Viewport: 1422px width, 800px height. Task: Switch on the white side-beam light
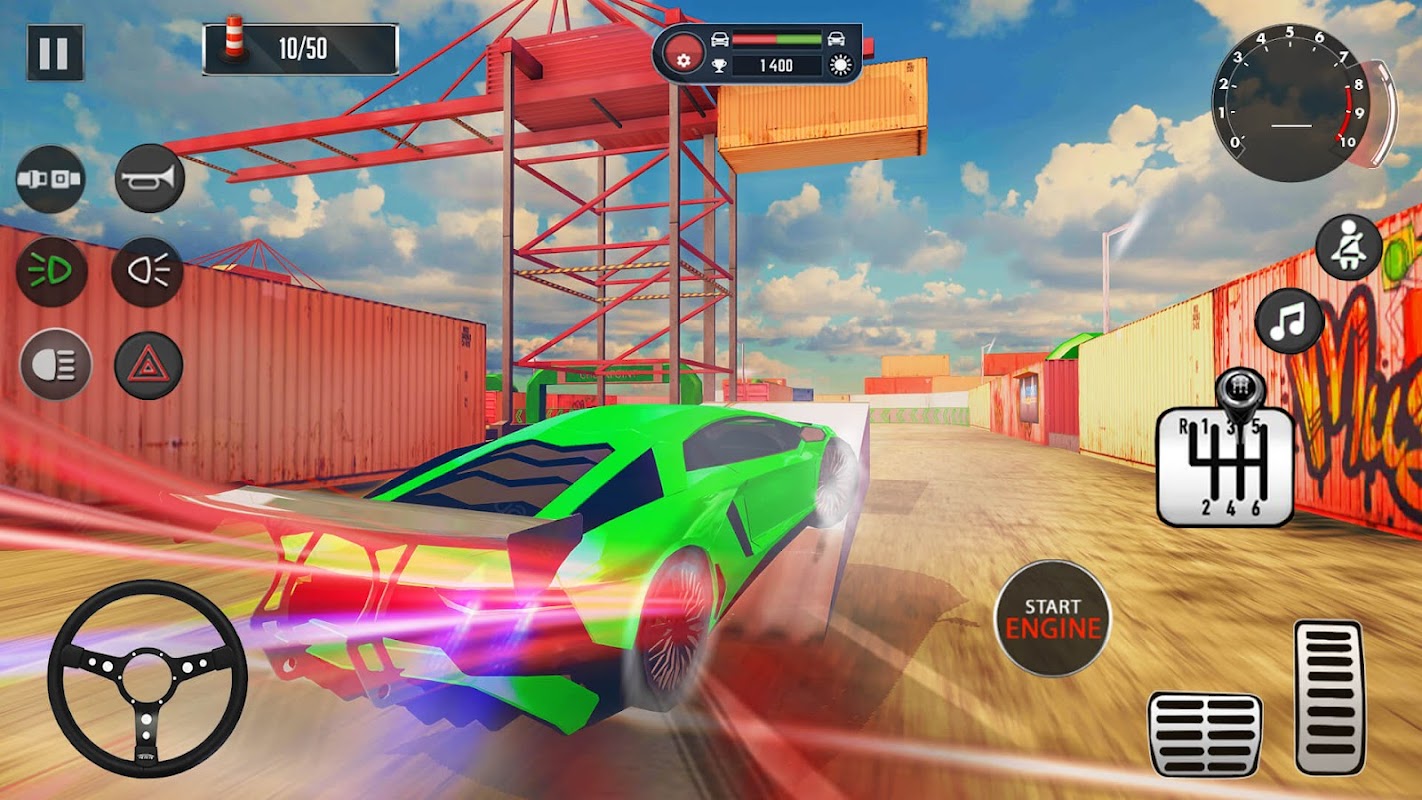147,272
